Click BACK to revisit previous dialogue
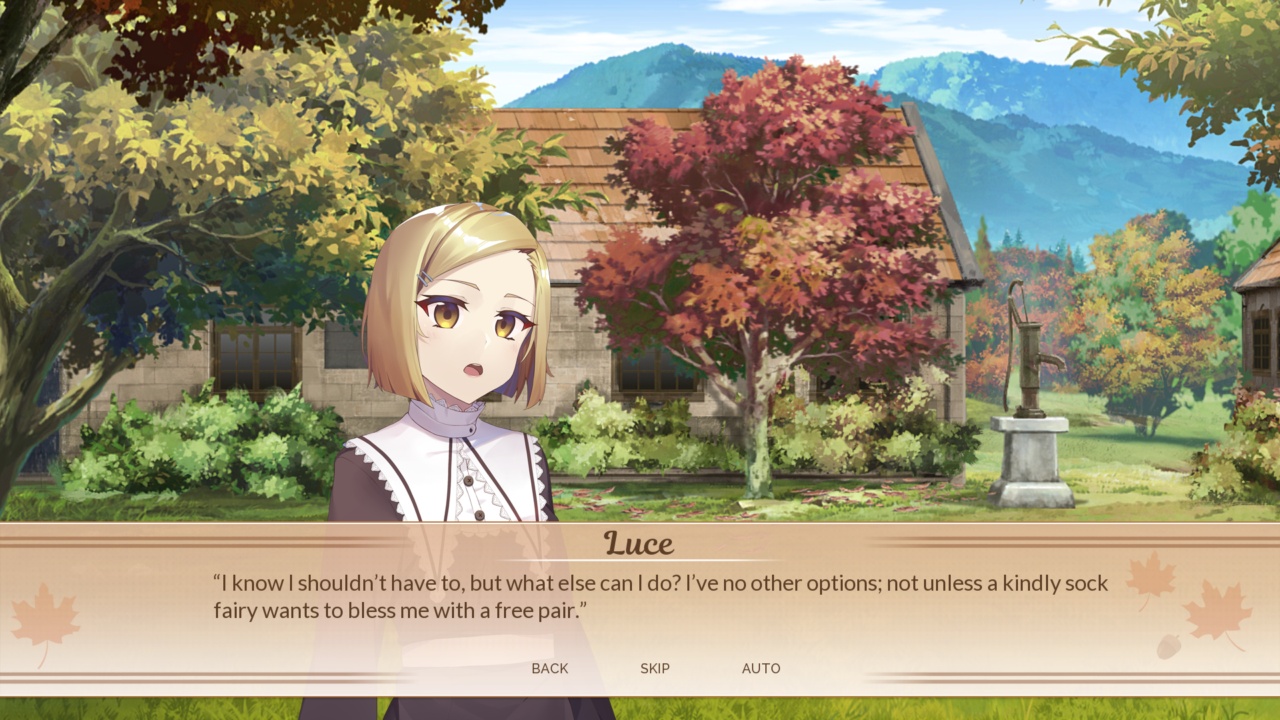 click(549, 668)
